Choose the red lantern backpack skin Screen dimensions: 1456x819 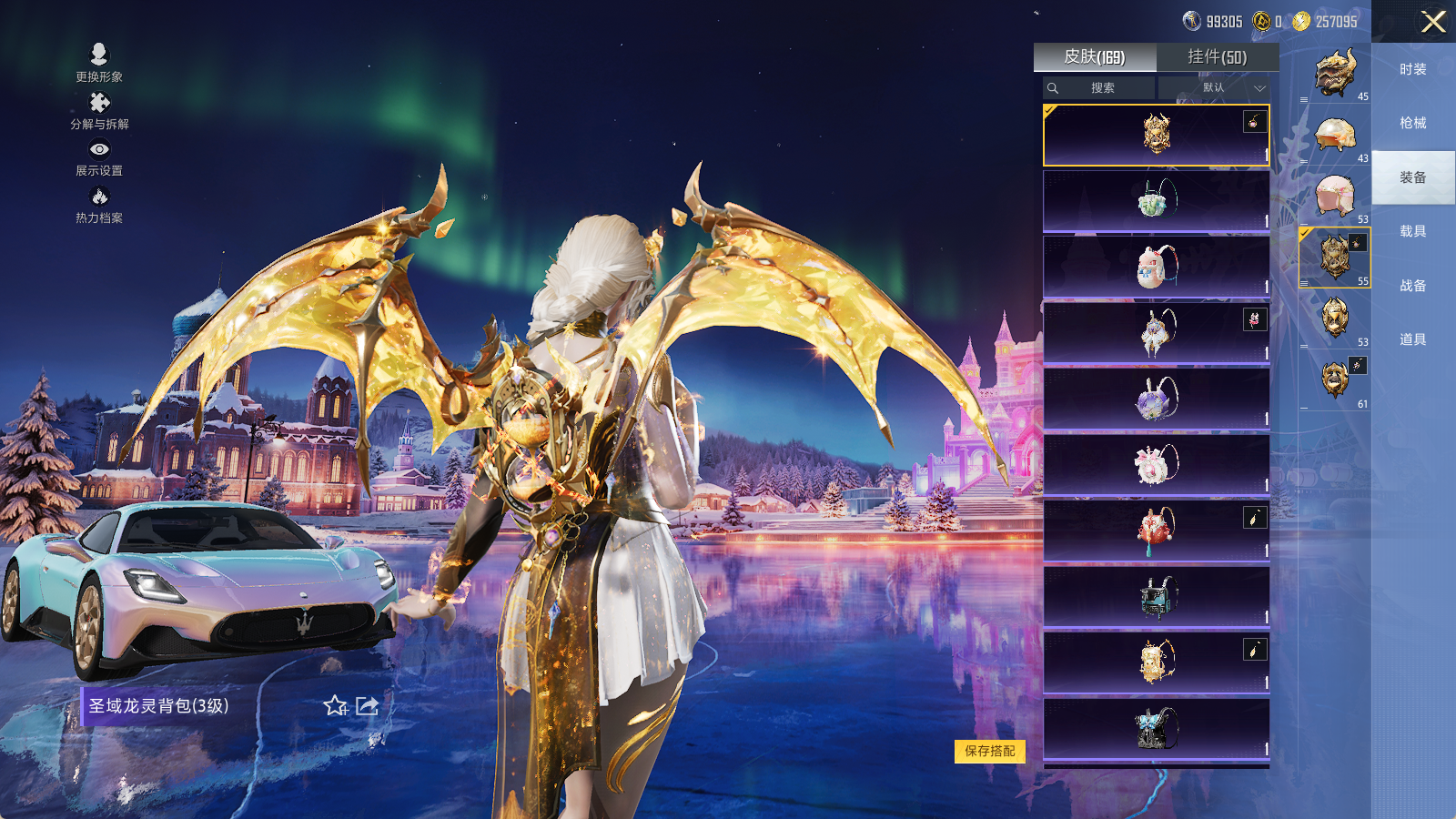point(1156,531)
